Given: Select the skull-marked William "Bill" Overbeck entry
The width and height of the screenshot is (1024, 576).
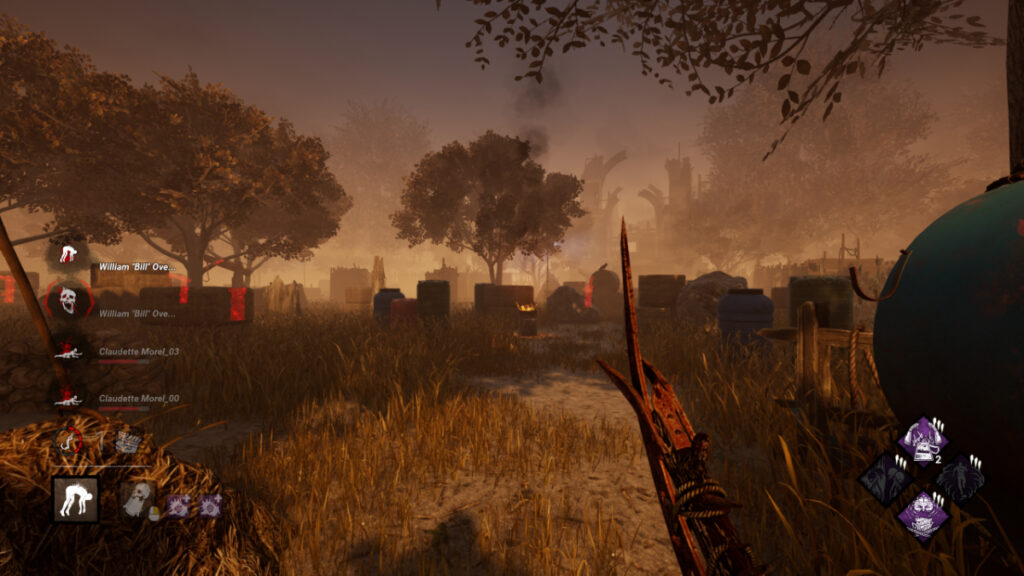Looking at the screenshot, I should coord(68,299).
